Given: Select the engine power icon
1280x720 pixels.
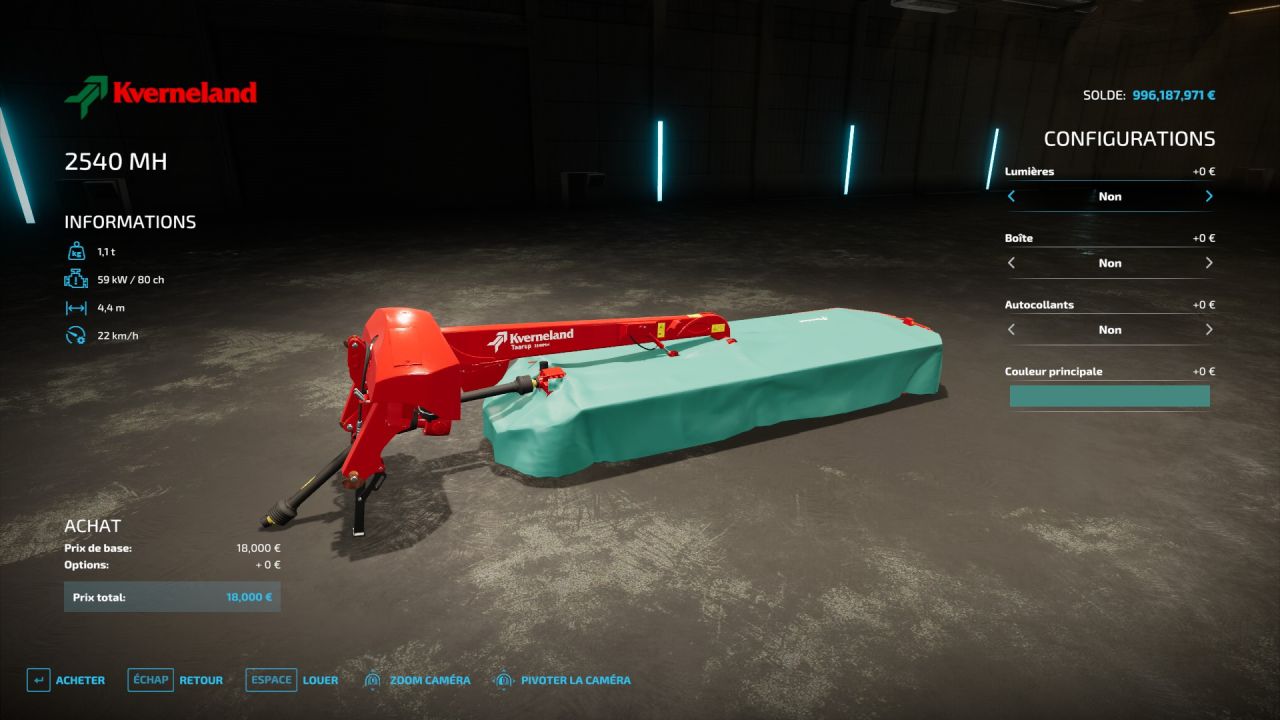Looking at the screenshot, I should tap(76, 280).
